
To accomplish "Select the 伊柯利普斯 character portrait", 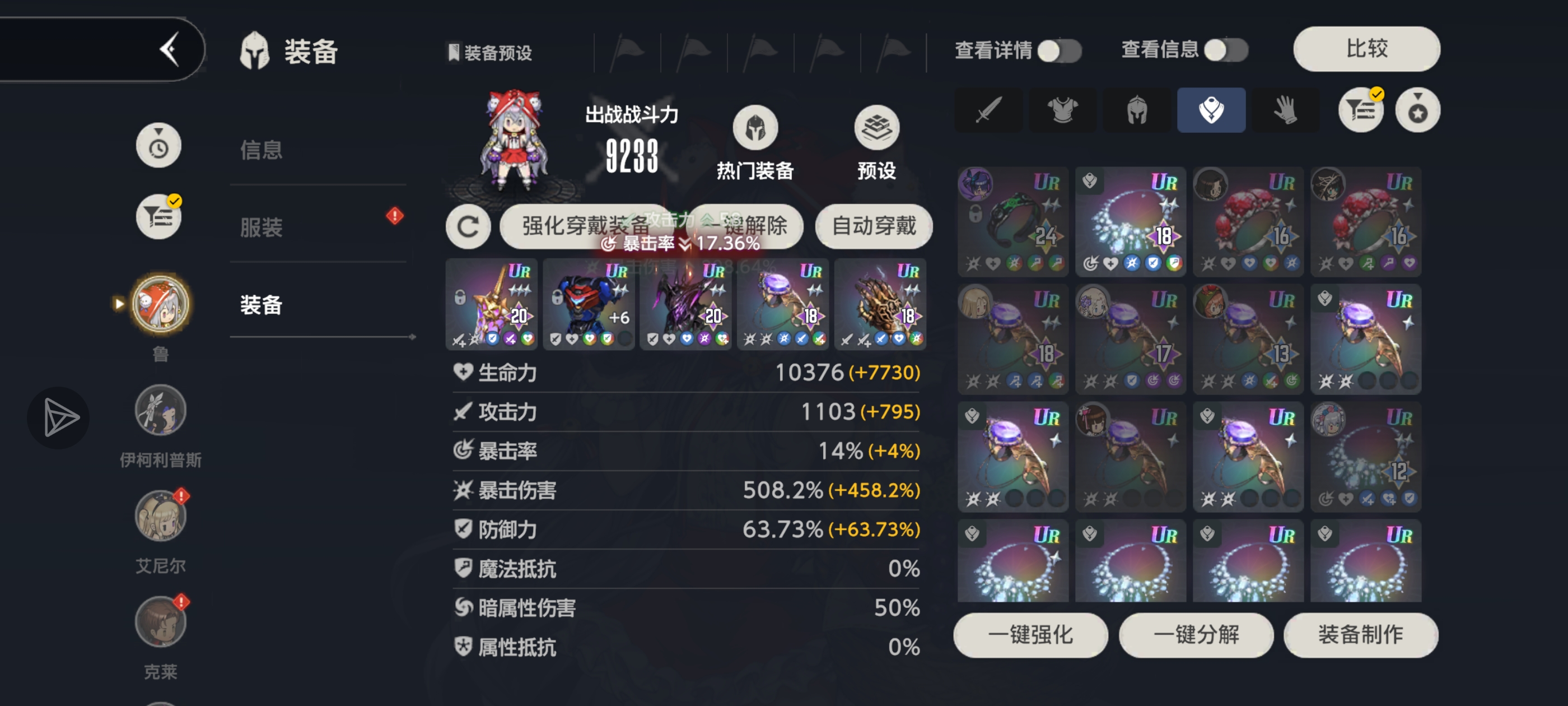I will pos(159,410).
